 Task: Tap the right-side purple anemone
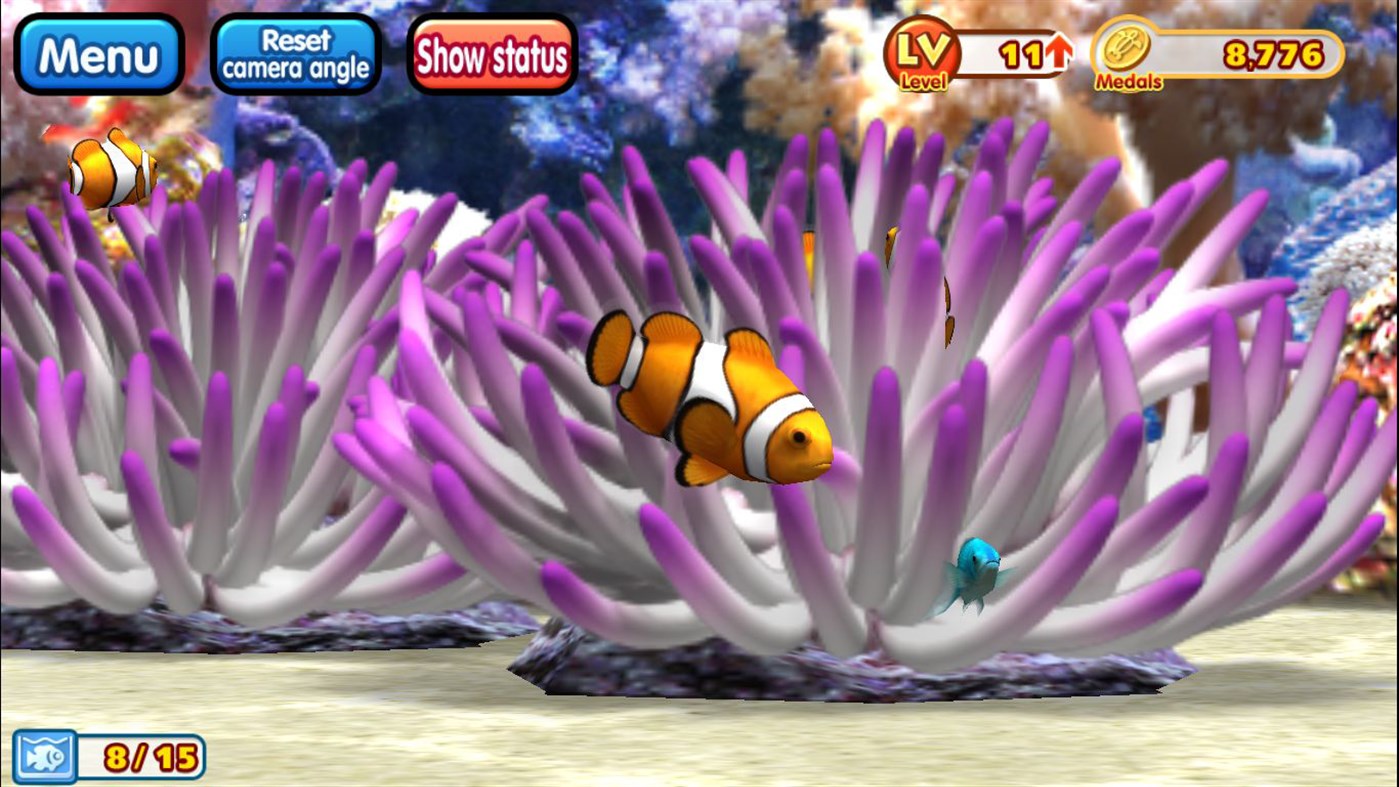(x=1150, y=400)
